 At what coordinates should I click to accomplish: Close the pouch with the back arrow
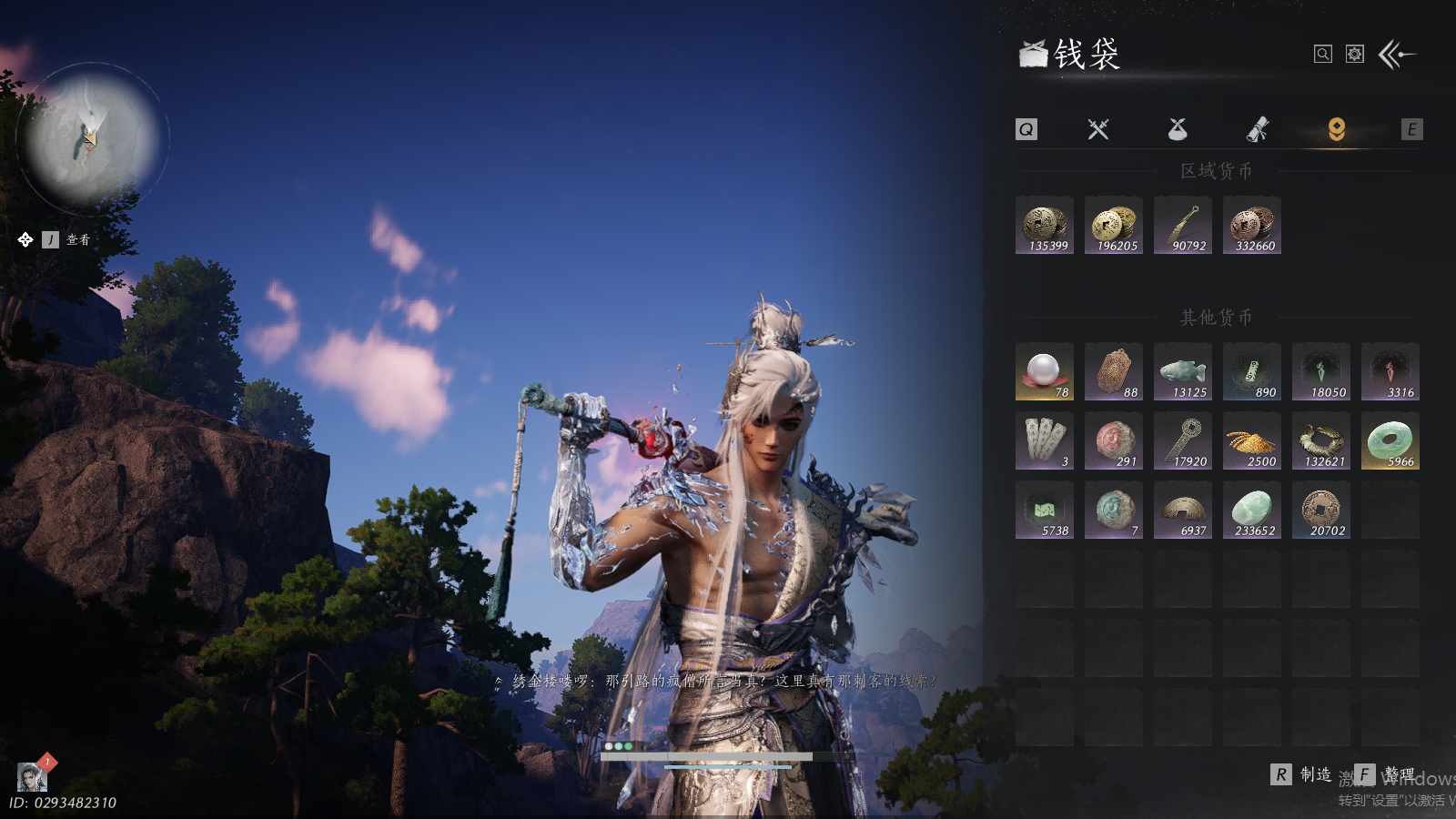[1397, 55]
